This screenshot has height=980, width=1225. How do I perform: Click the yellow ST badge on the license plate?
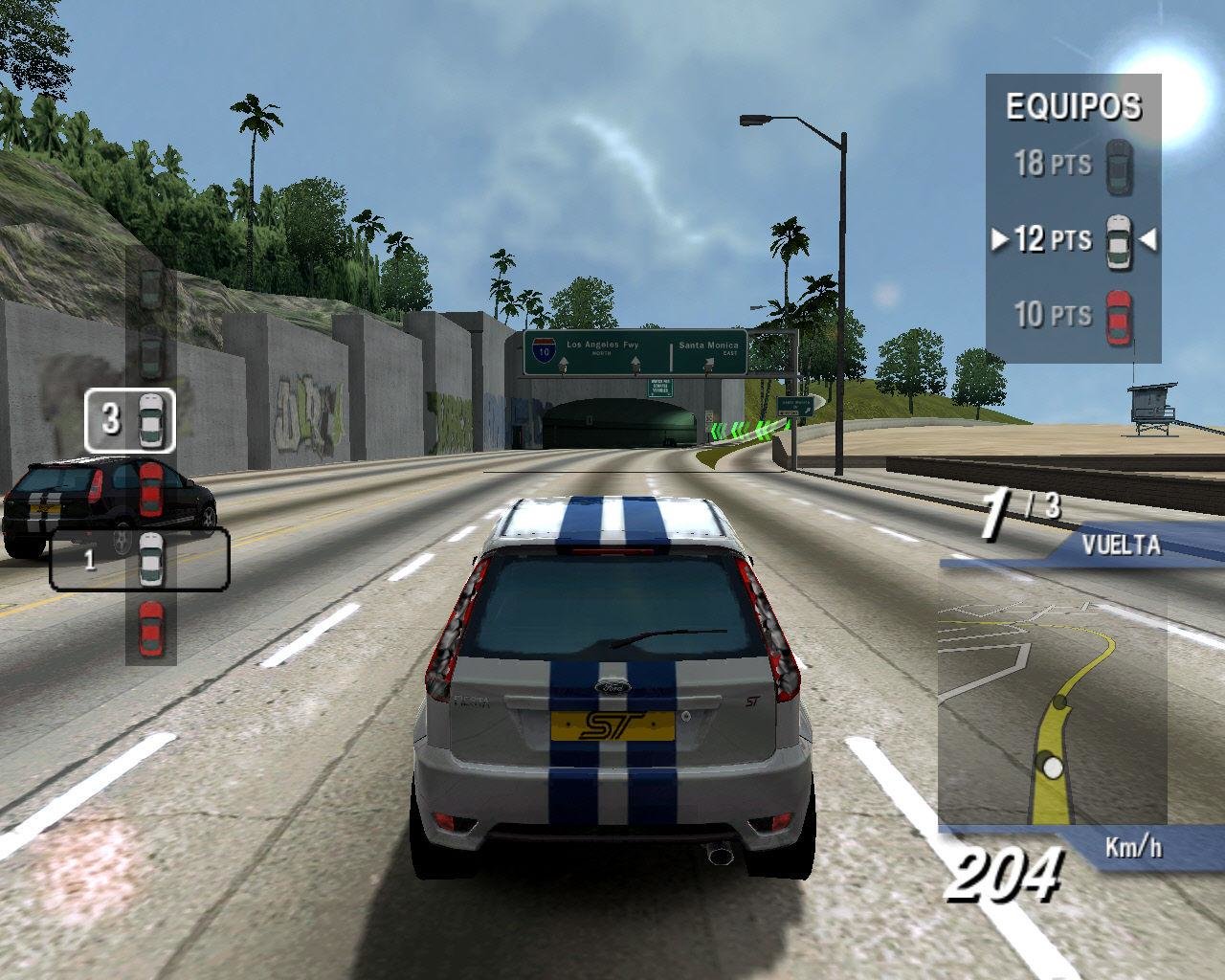click(612, 725)
